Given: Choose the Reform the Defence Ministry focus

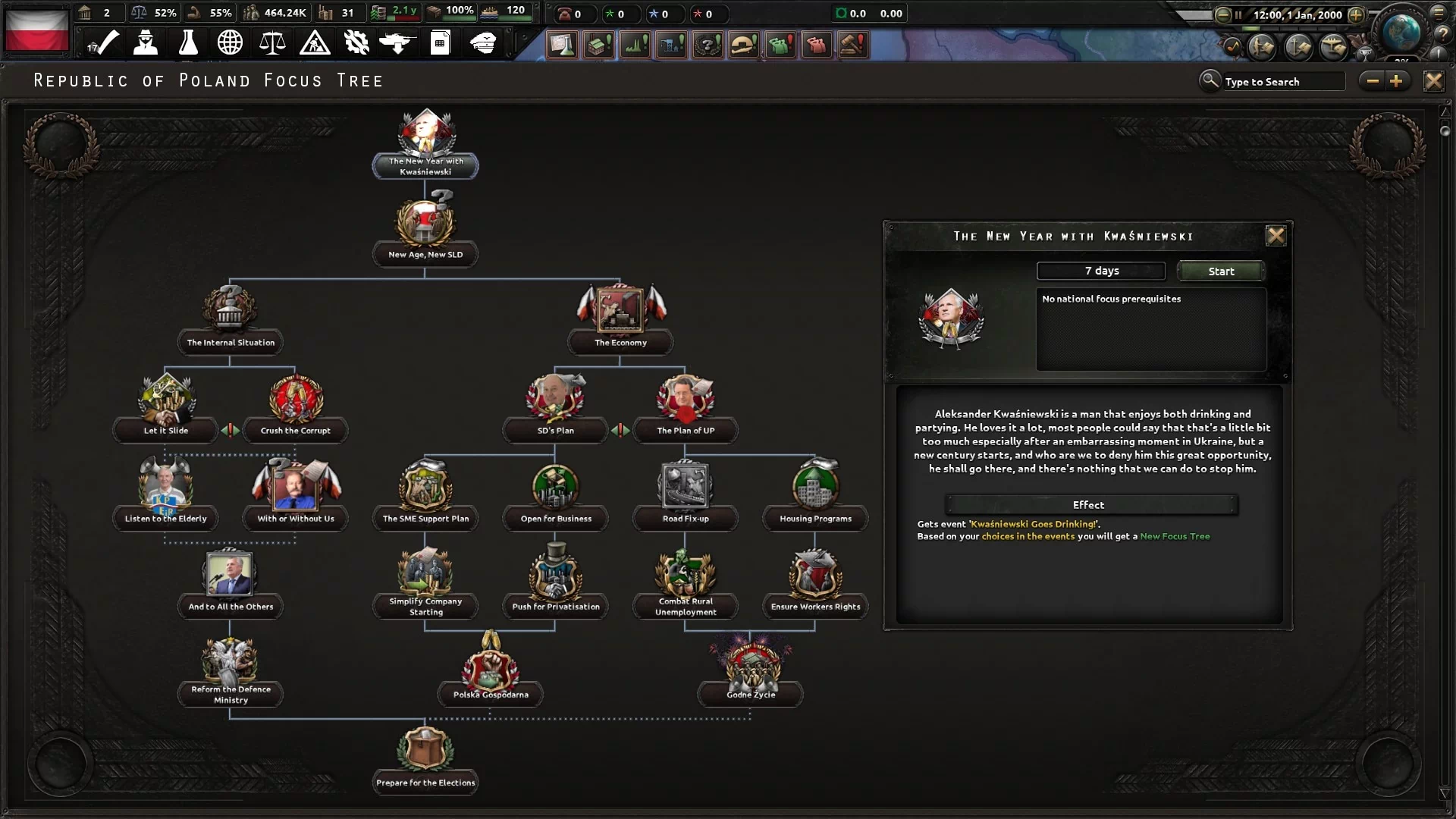Looking at the screenshot, I should [x=231, y=667].
